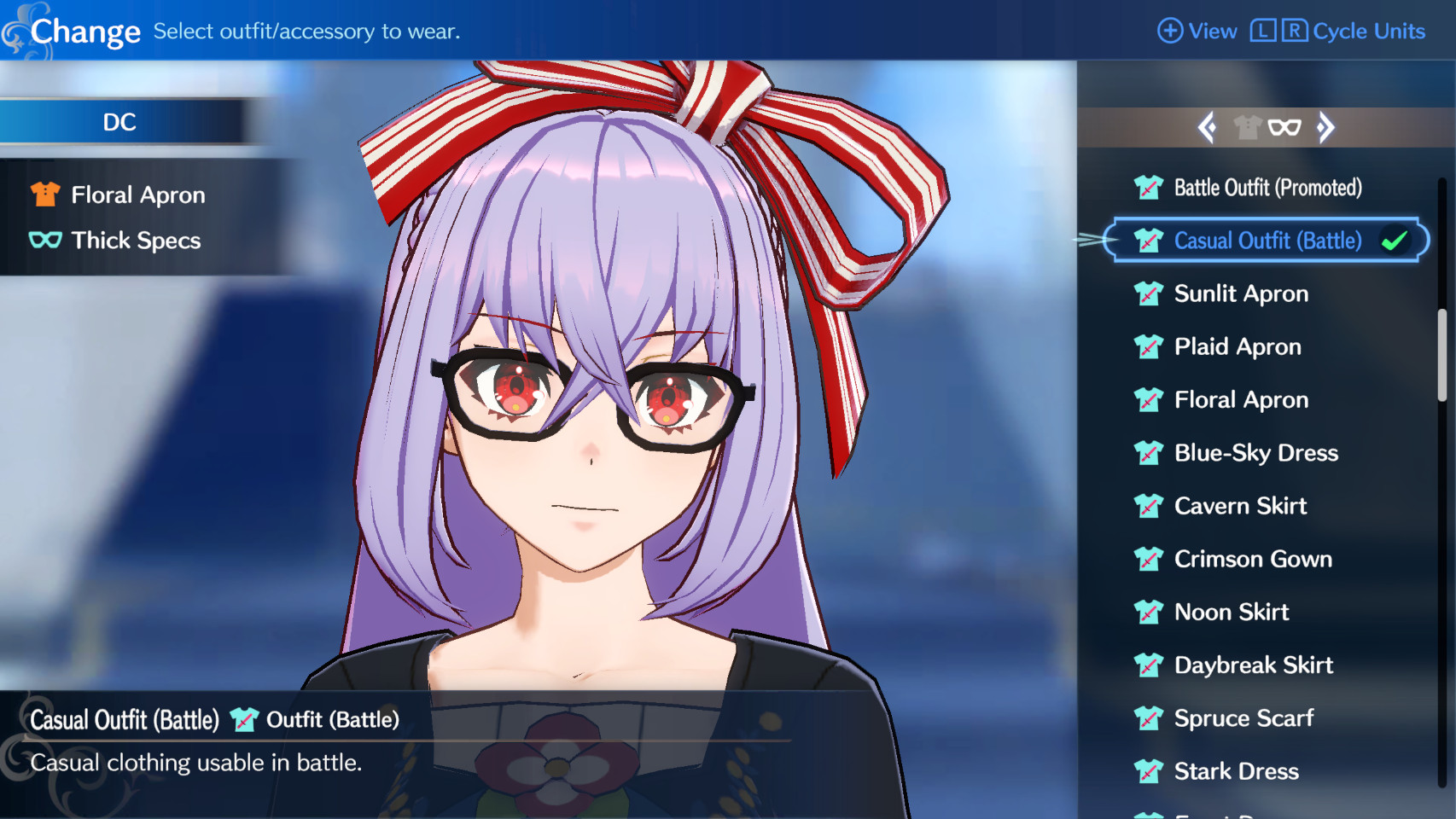Viewport: 1456px width, 819px height.
Task: Click the left chevron to switch category
Action: (1208, 126)
